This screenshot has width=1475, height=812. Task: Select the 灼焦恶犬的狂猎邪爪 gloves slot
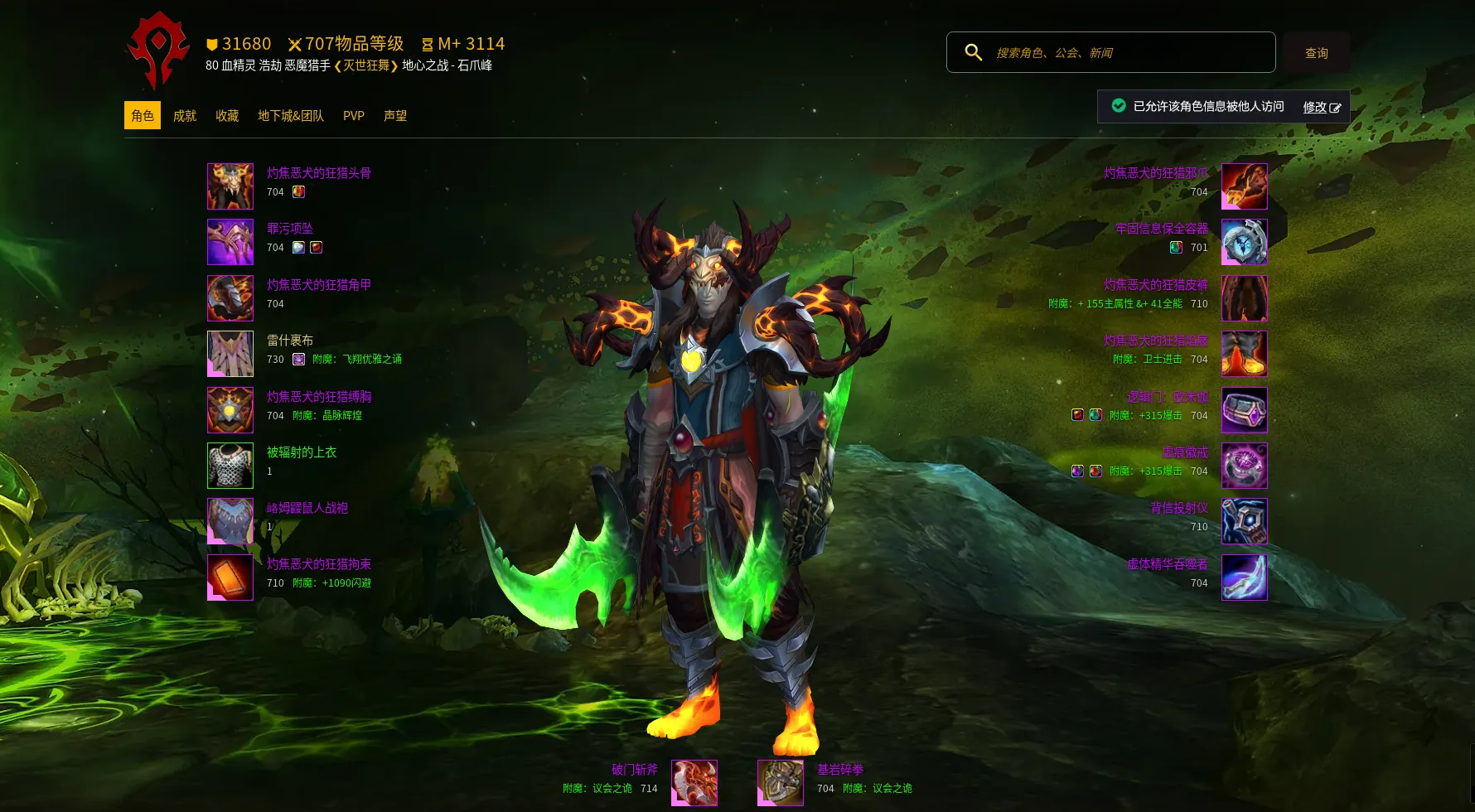(x=1244, y=186)
